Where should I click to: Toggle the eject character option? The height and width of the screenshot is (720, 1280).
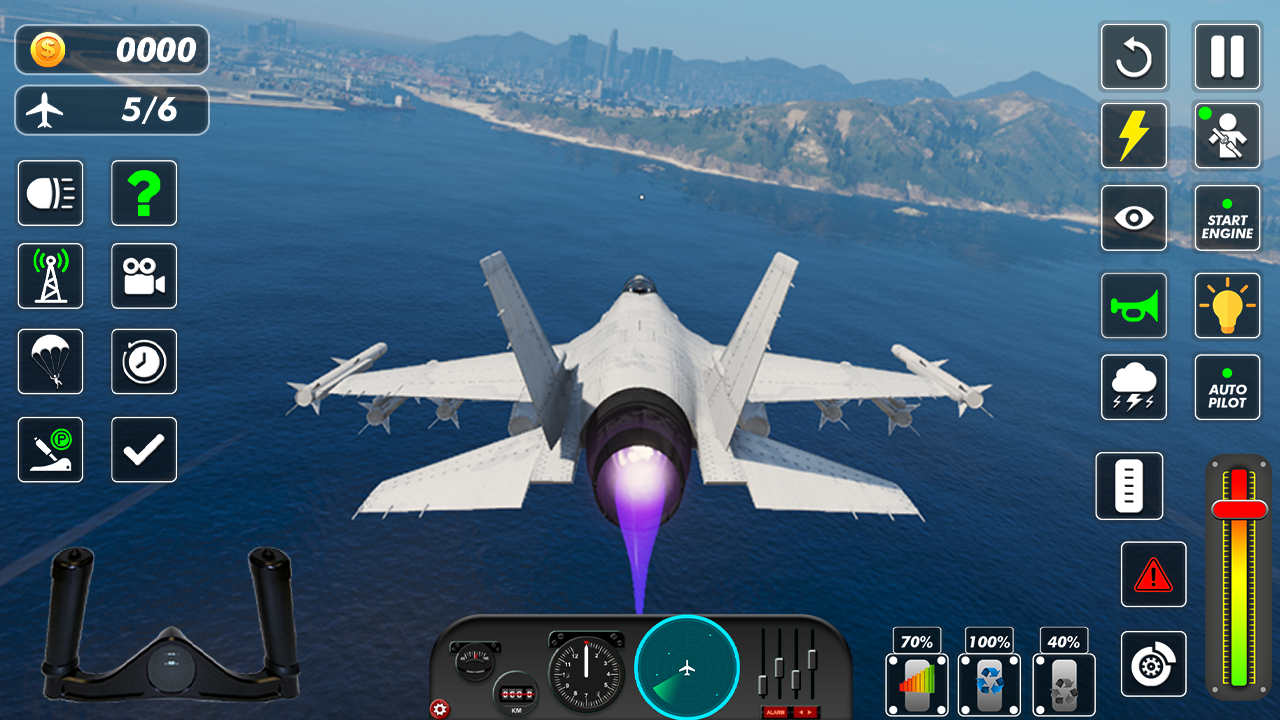coord(1227,135)
